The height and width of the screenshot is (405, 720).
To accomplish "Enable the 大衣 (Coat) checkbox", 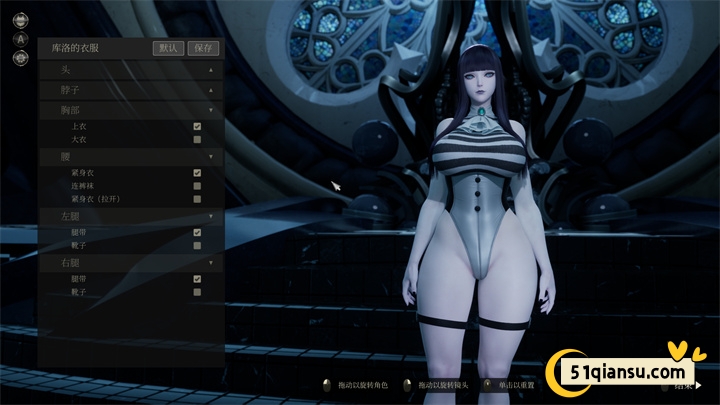I will (197, 140).
